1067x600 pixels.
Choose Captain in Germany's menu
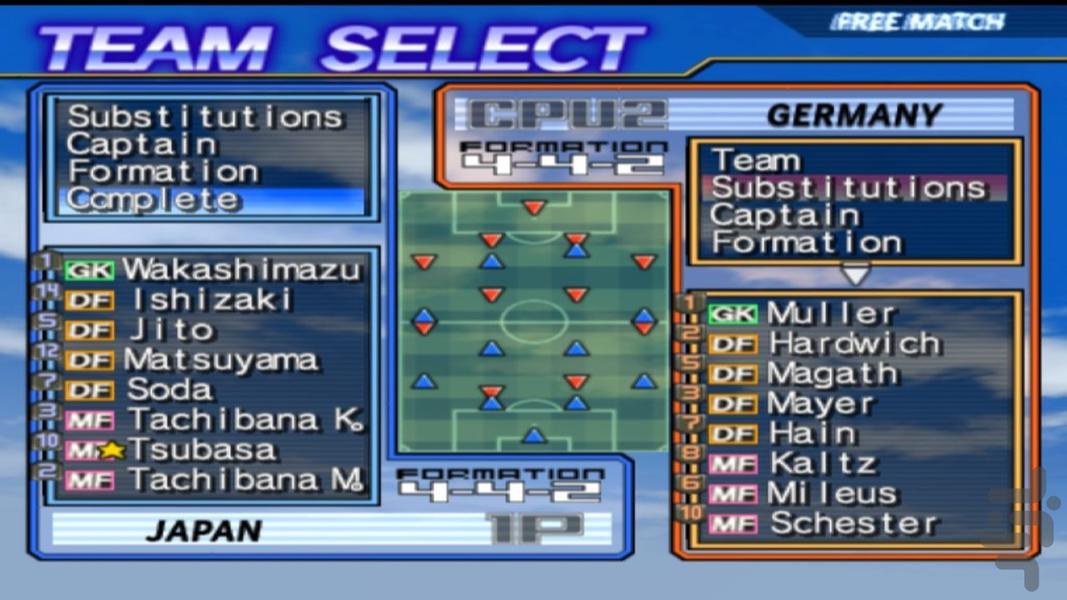pyautogui.click(x=784, y=215)
